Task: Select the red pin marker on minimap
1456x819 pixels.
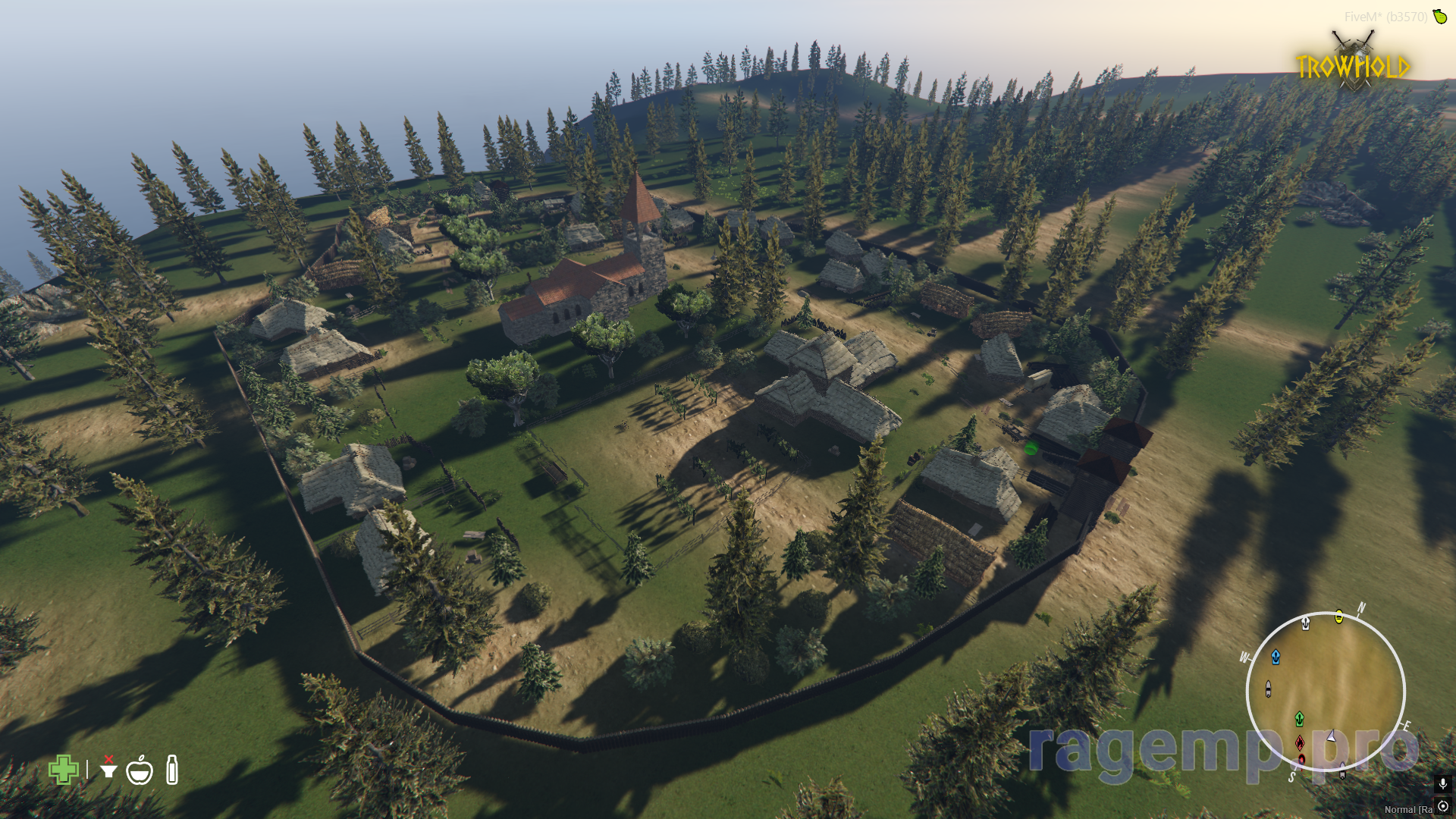Action: [1301, 759]
